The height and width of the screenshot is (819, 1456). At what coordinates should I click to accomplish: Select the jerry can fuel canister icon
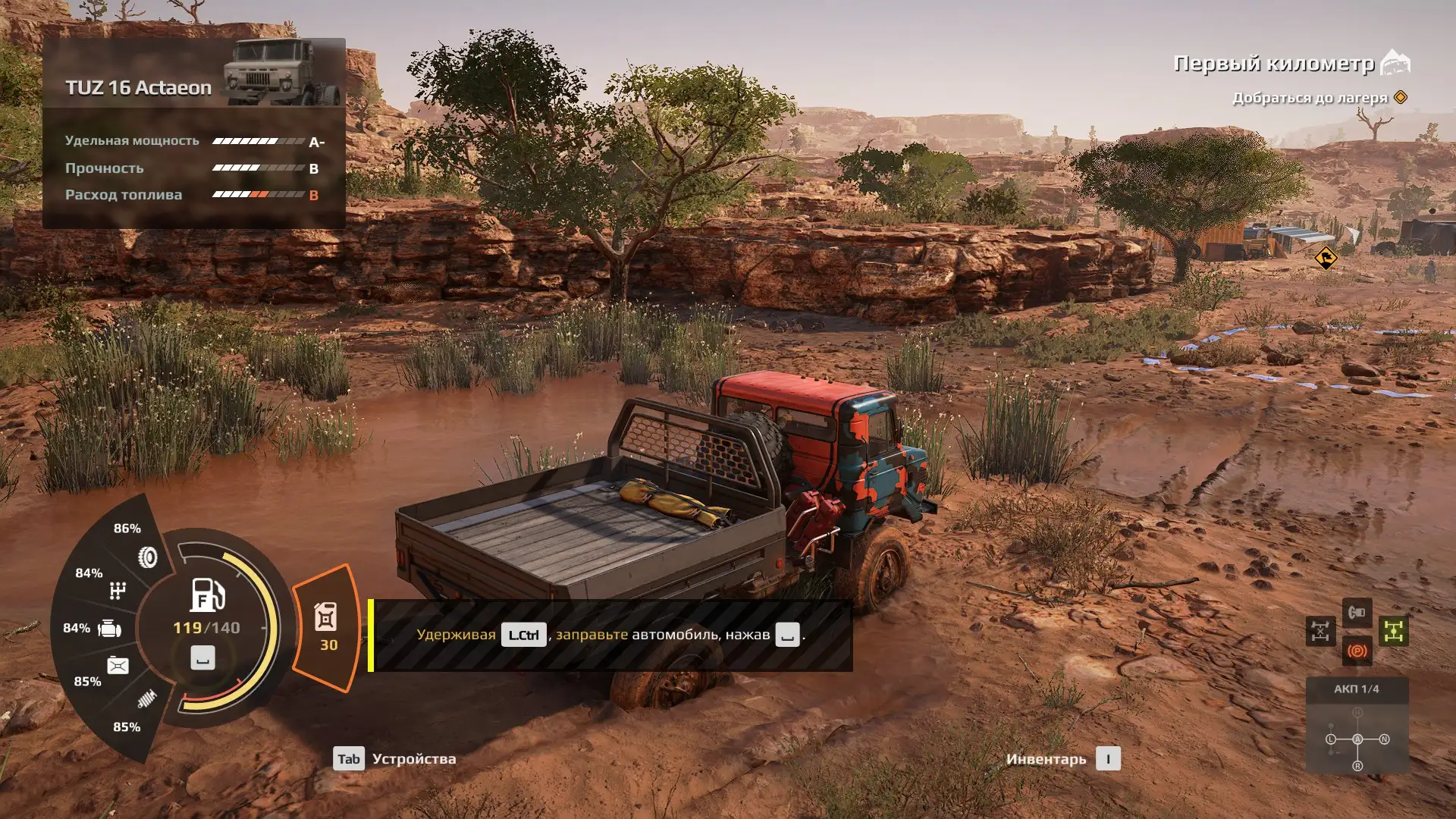click(x=326, y=618)
